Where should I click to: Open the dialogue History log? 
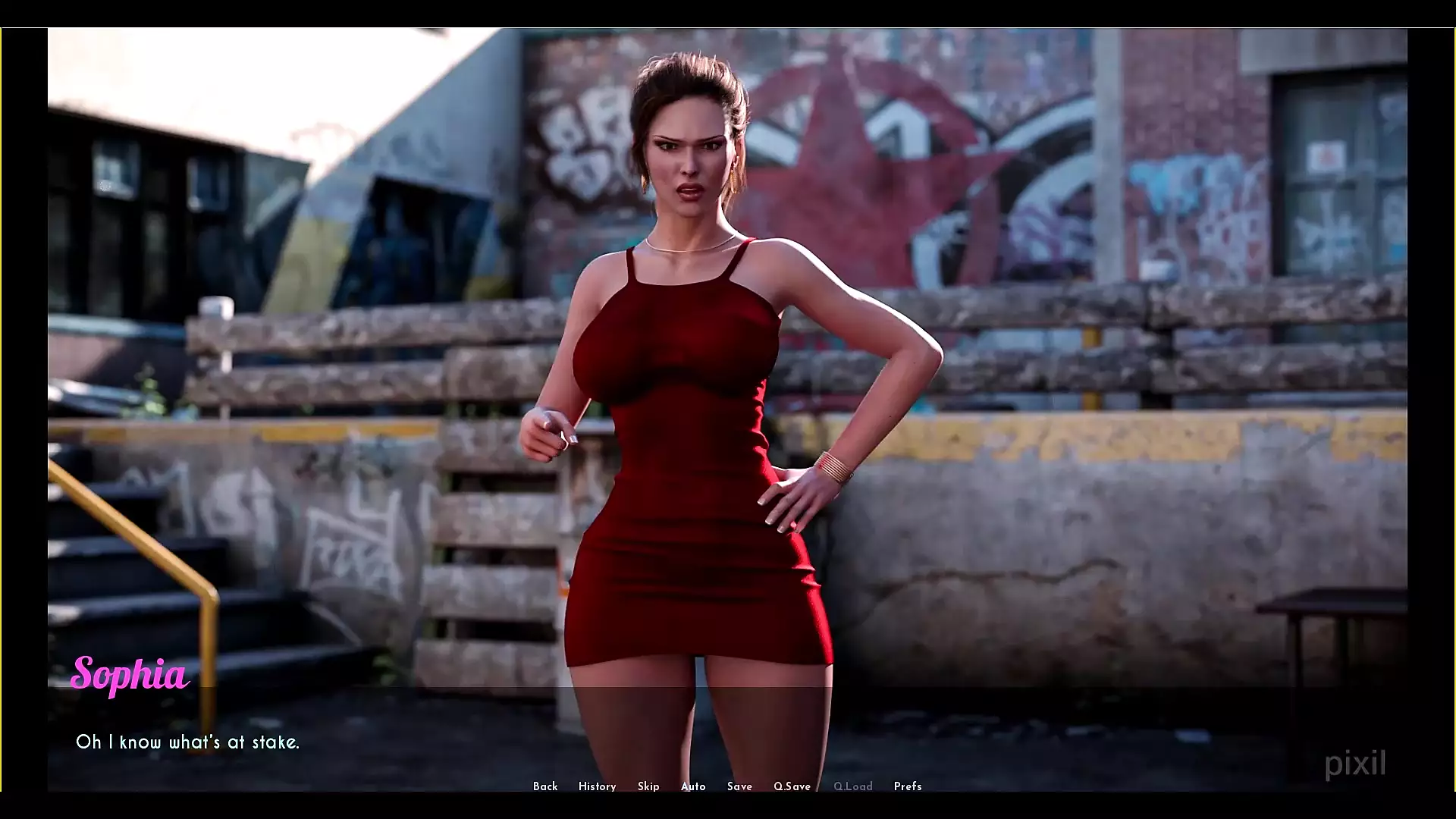[x=597, y=786]
